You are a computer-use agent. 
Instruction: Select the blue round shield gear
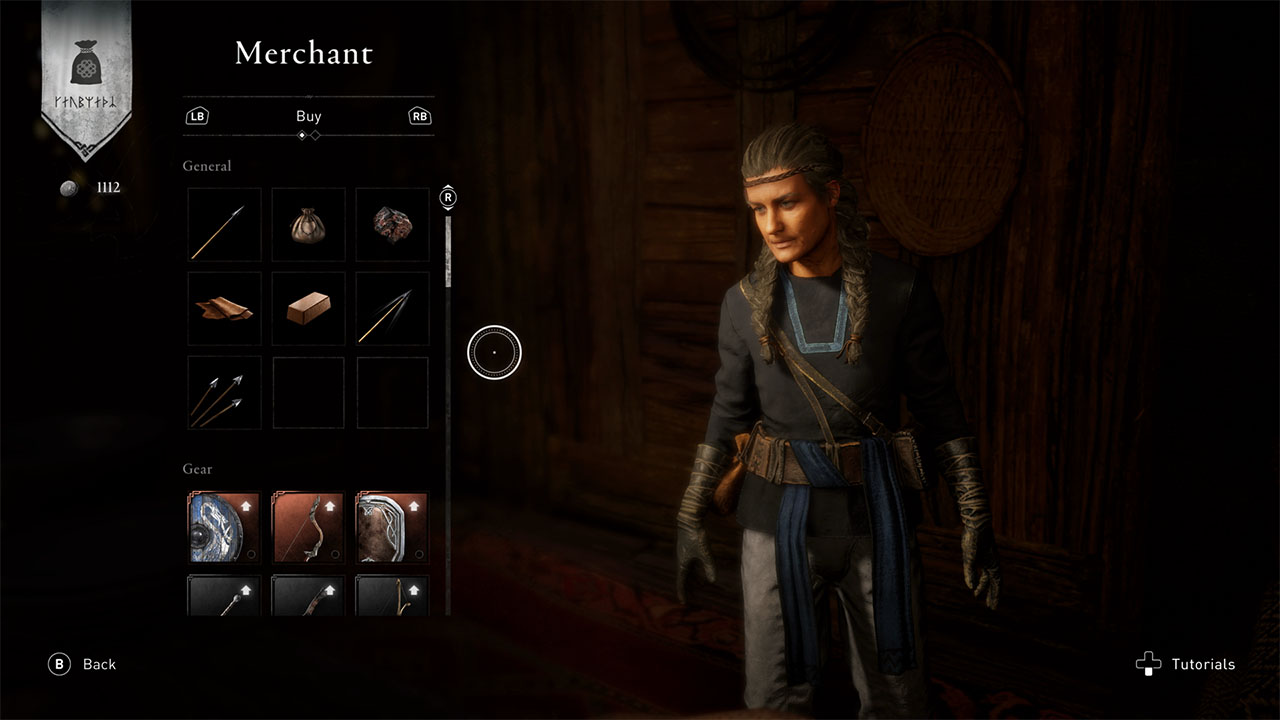coord(224,527)
